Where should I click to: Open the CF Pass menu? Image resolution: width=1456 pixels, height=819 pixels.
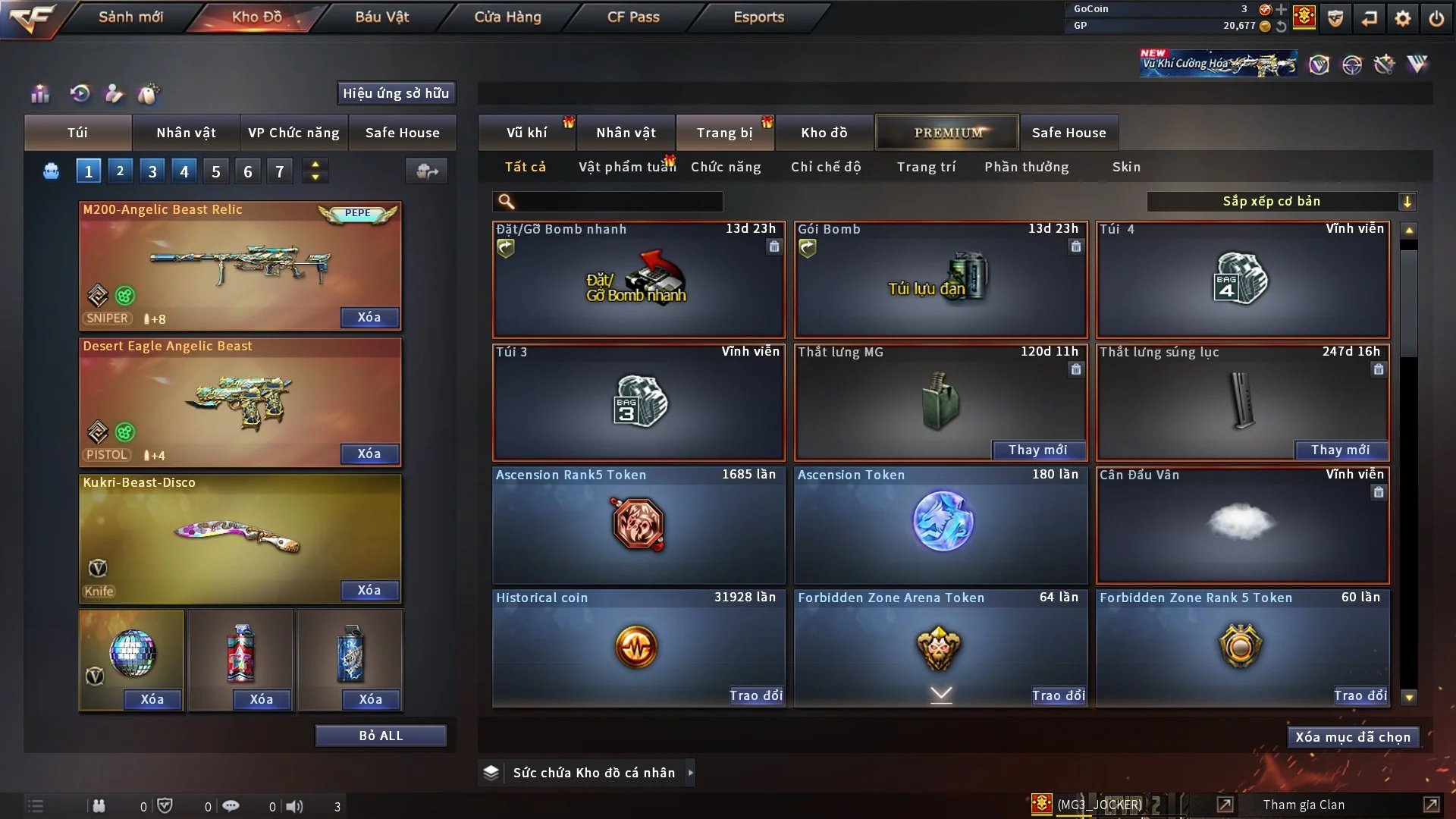tap(633, 17)
